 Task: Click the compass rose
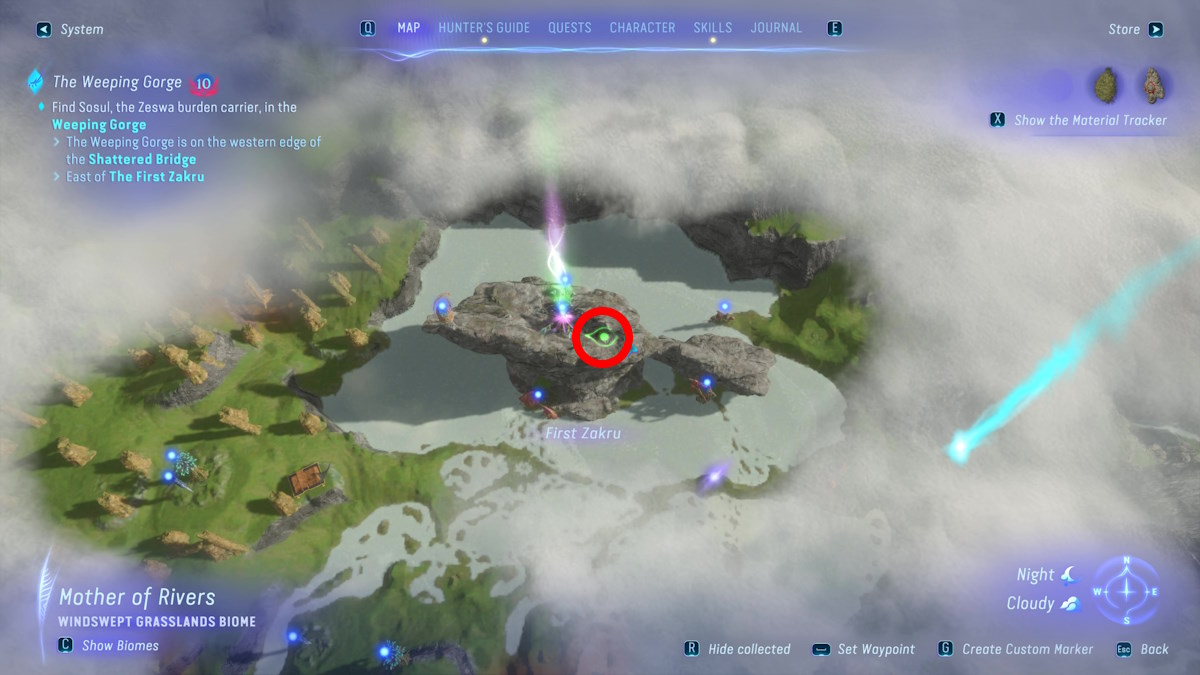[1126, 590]
